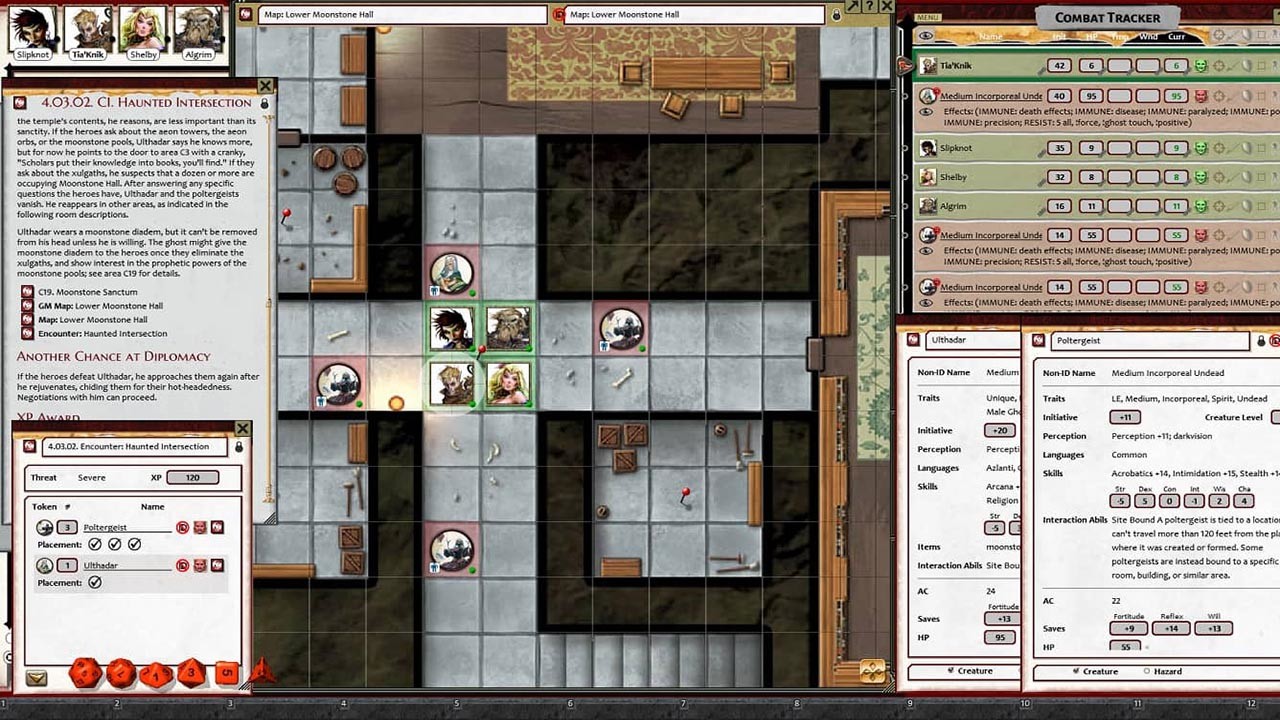This screenshot has width=1280, height=720.
Task: Select the Hazard radio on the Poltergeist sheet
Action: point(1146,671)
